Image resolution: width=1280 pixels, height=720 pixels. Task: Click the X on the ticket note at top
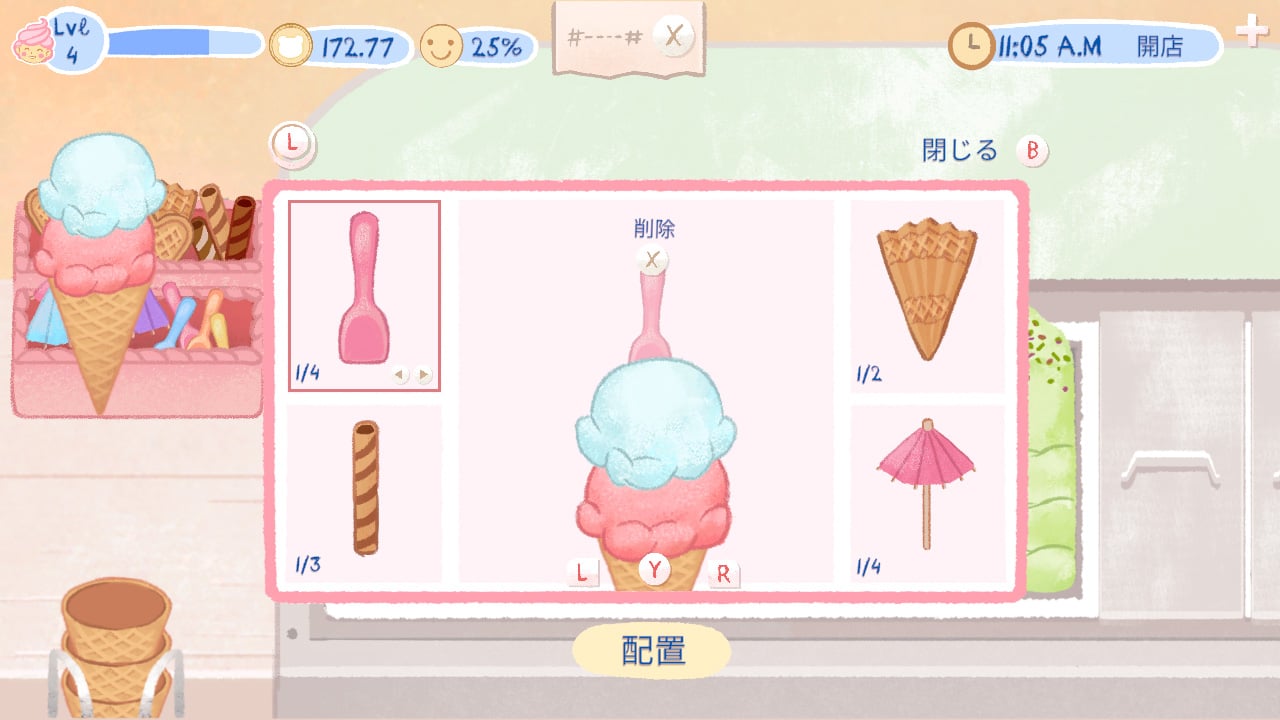coord(674,36)
